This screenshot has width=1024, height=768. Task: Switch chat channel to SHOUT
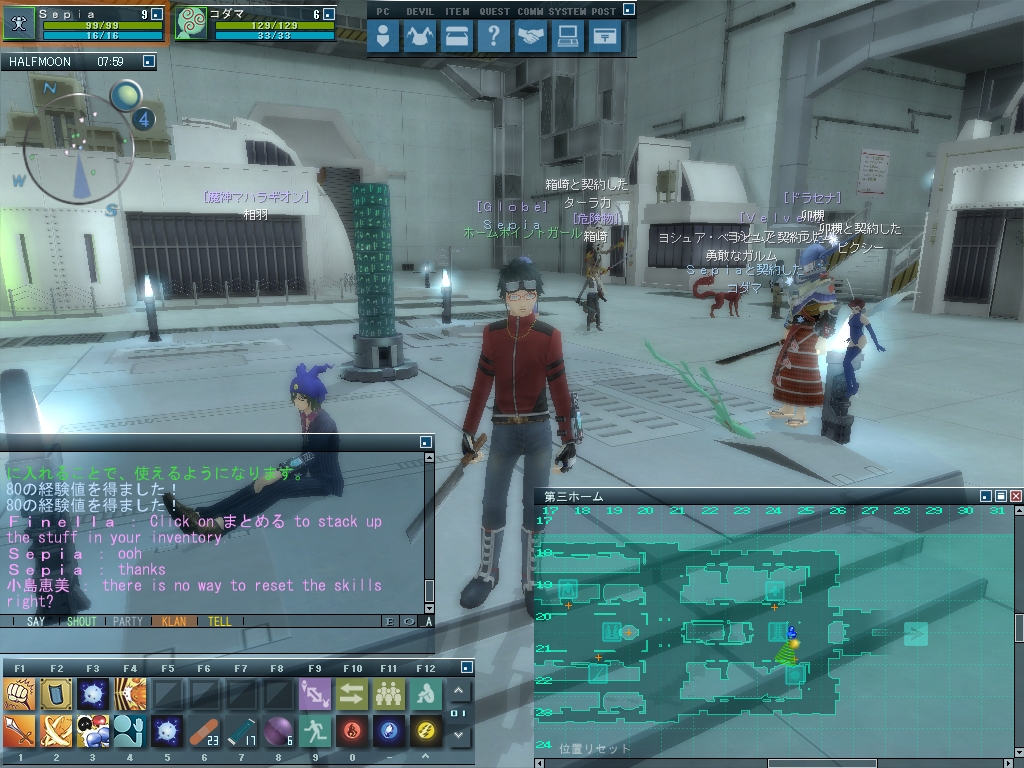(82, 621)
